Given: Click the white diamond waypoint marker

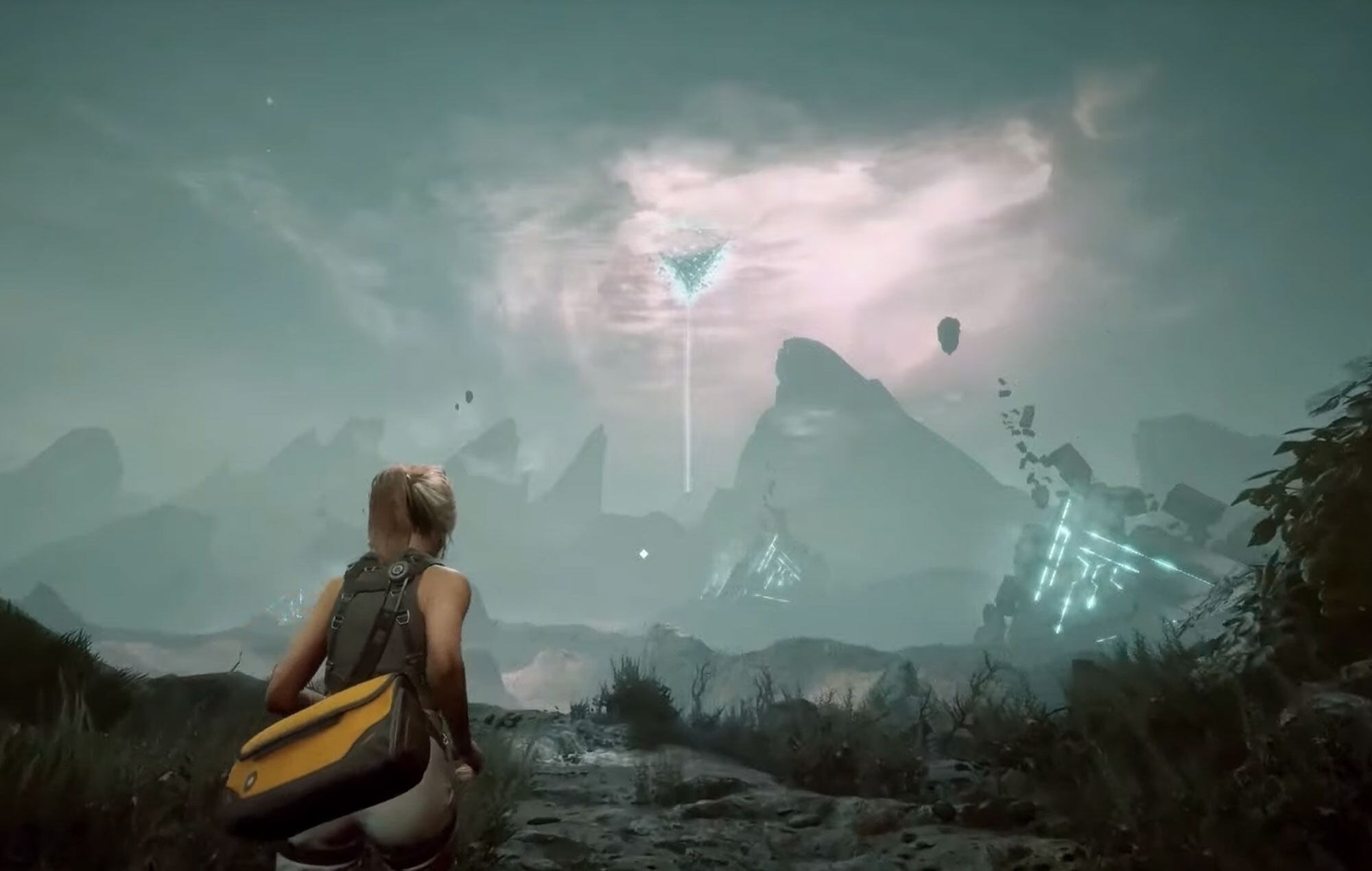Looking at the screenshot, I should [643, 553].
